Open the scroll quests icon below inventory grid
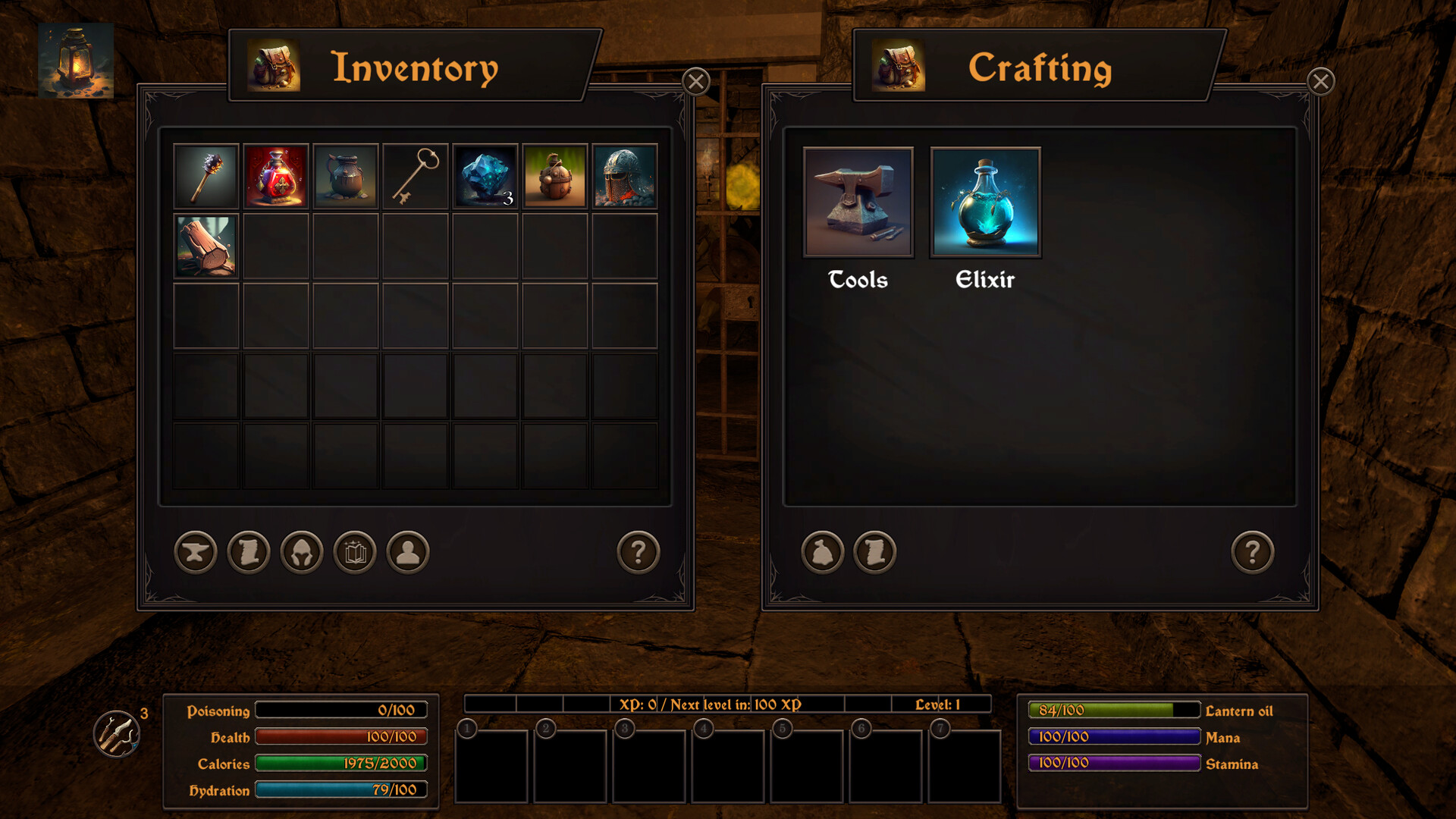Screen dimensions: 1456x819 click(x=247, y=552)
